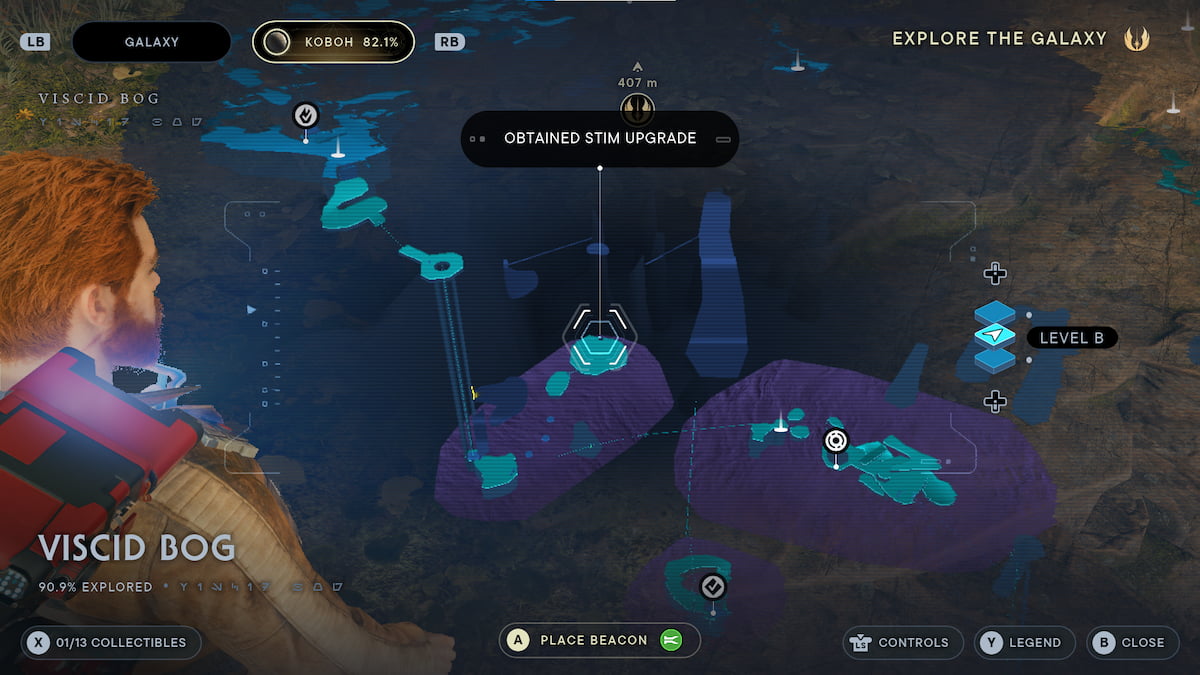Open the Collectibles list button
The image size is (1200, 675).
tap(111, 642)
